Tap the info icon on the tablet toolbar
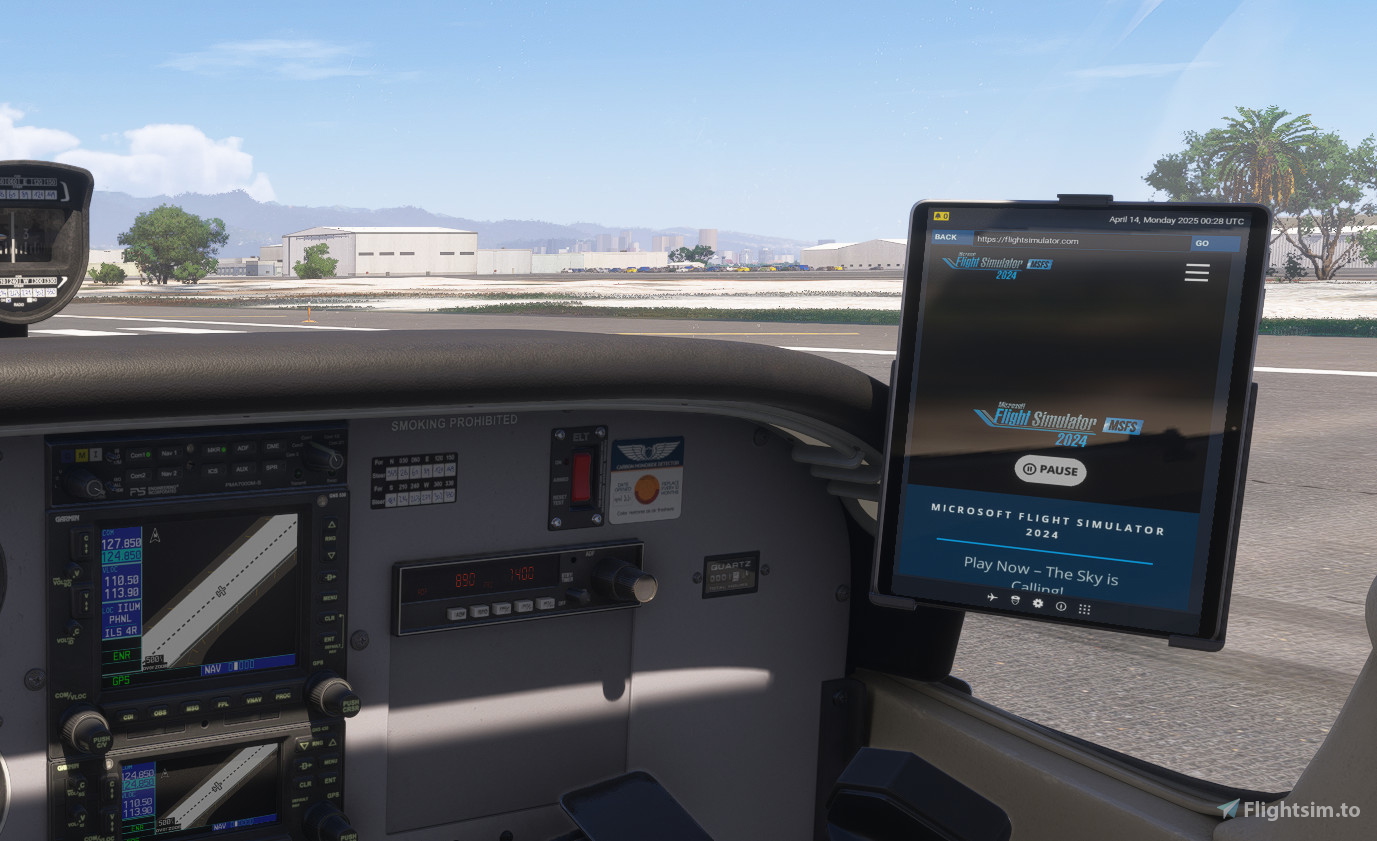This screenshot has width=1377, height=841. [x=1062, y=606]
